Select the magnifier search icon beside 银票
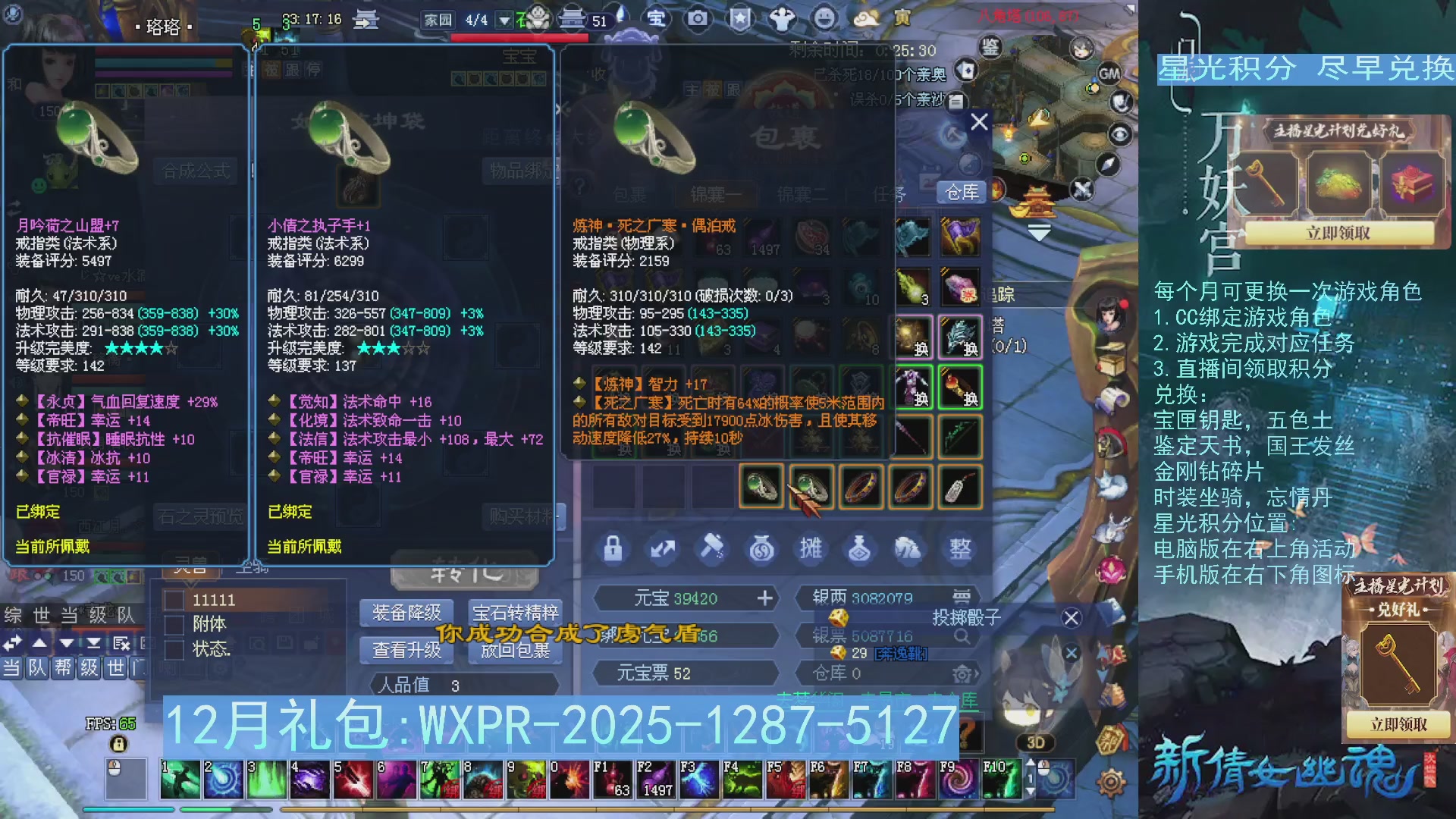 click(963, 636)
